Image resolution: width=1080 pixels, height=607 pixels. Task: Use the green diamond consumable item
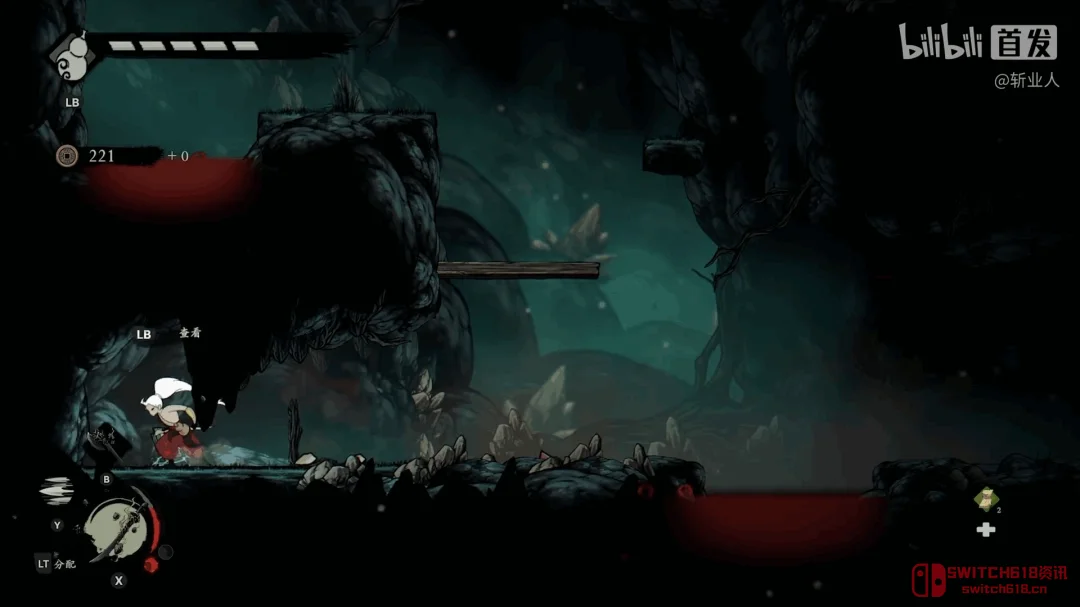tap(985, 499)
